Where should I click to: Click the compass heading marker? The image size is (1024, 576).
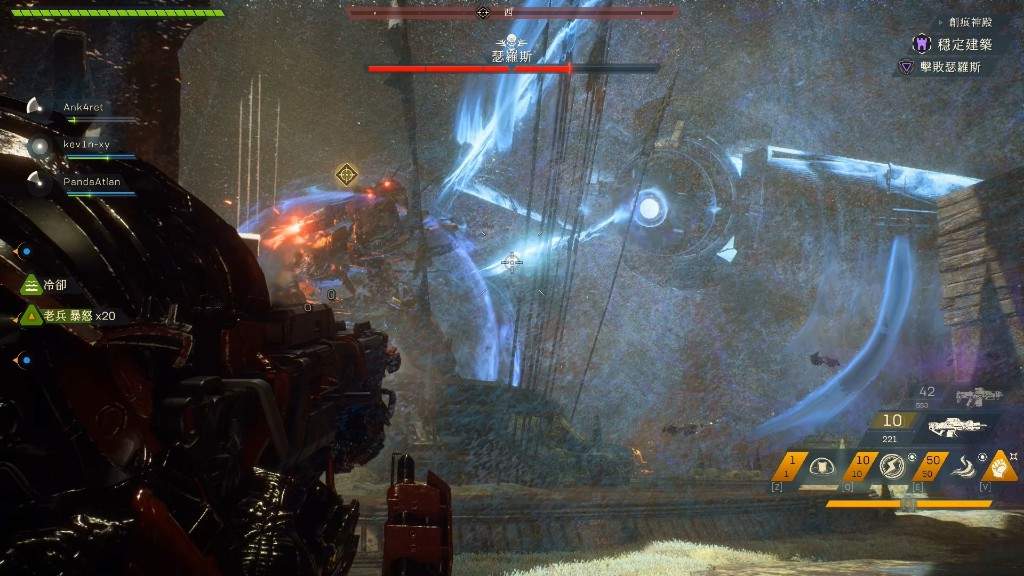(x=483, y=13)
